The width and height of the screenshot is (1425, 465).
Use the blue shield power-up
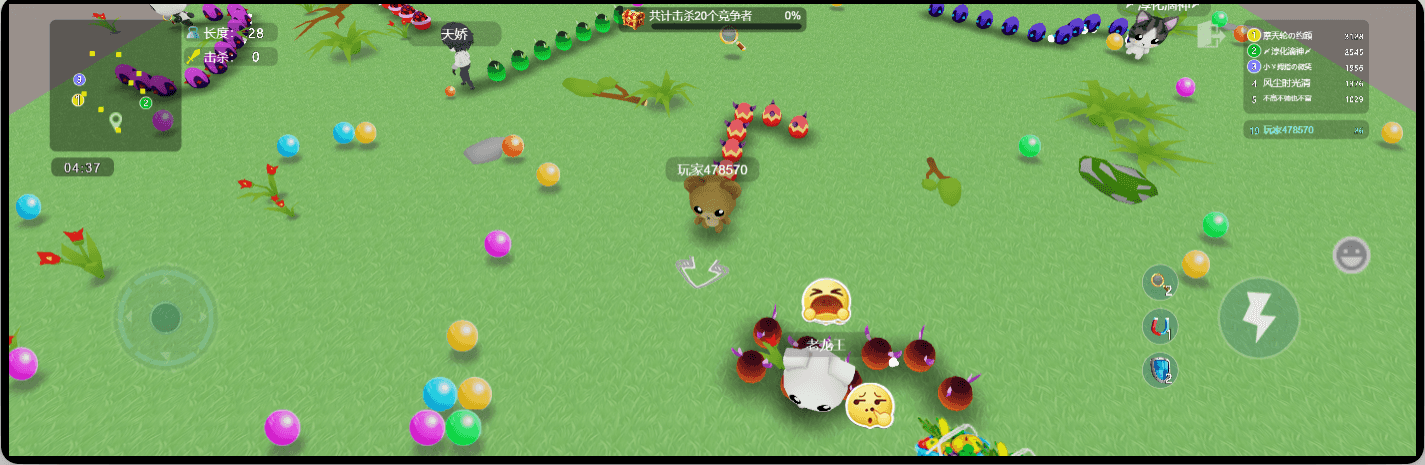click(1159, 371)
